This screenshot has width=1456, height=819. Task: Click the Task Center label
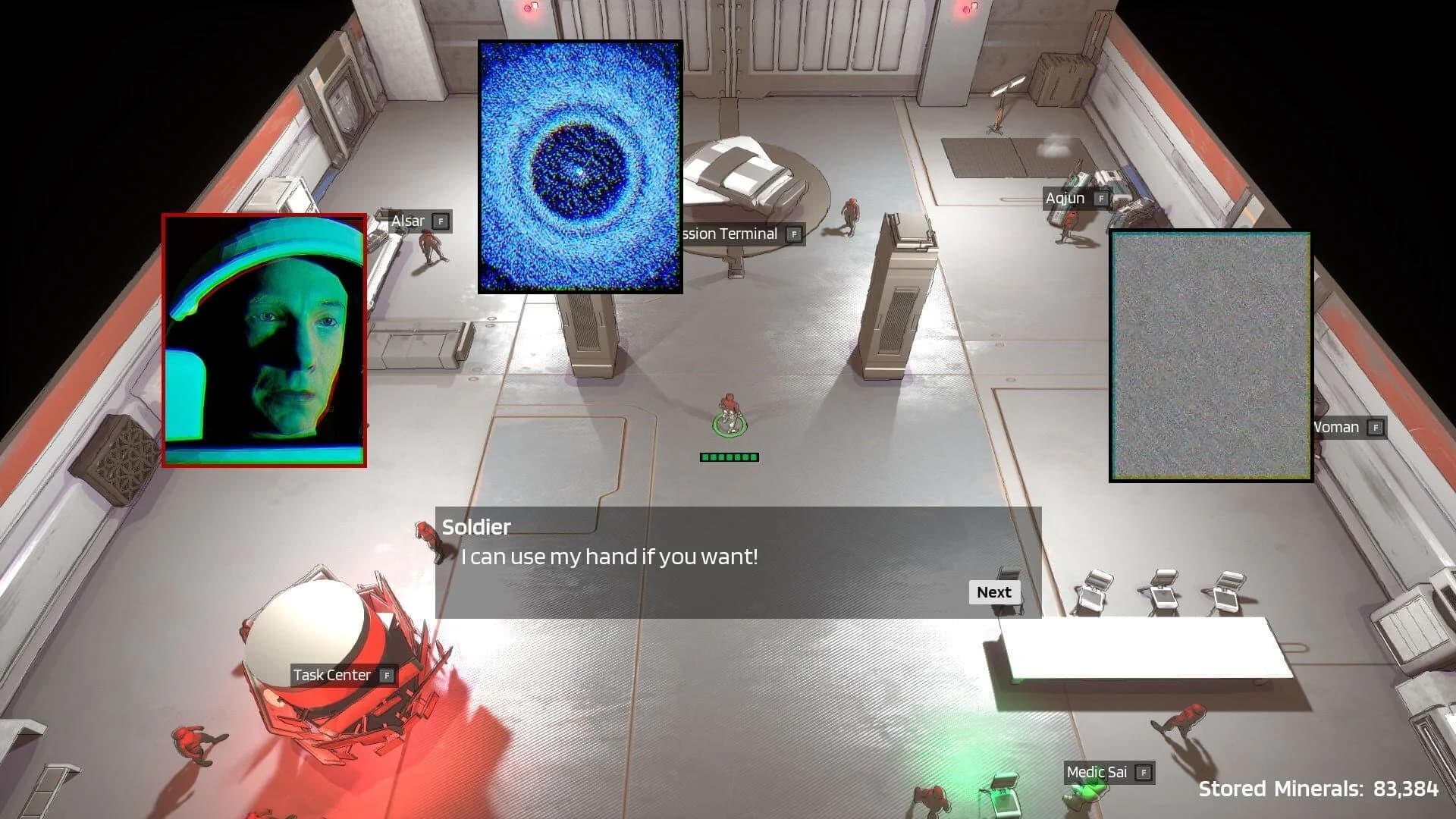point(331,674)
